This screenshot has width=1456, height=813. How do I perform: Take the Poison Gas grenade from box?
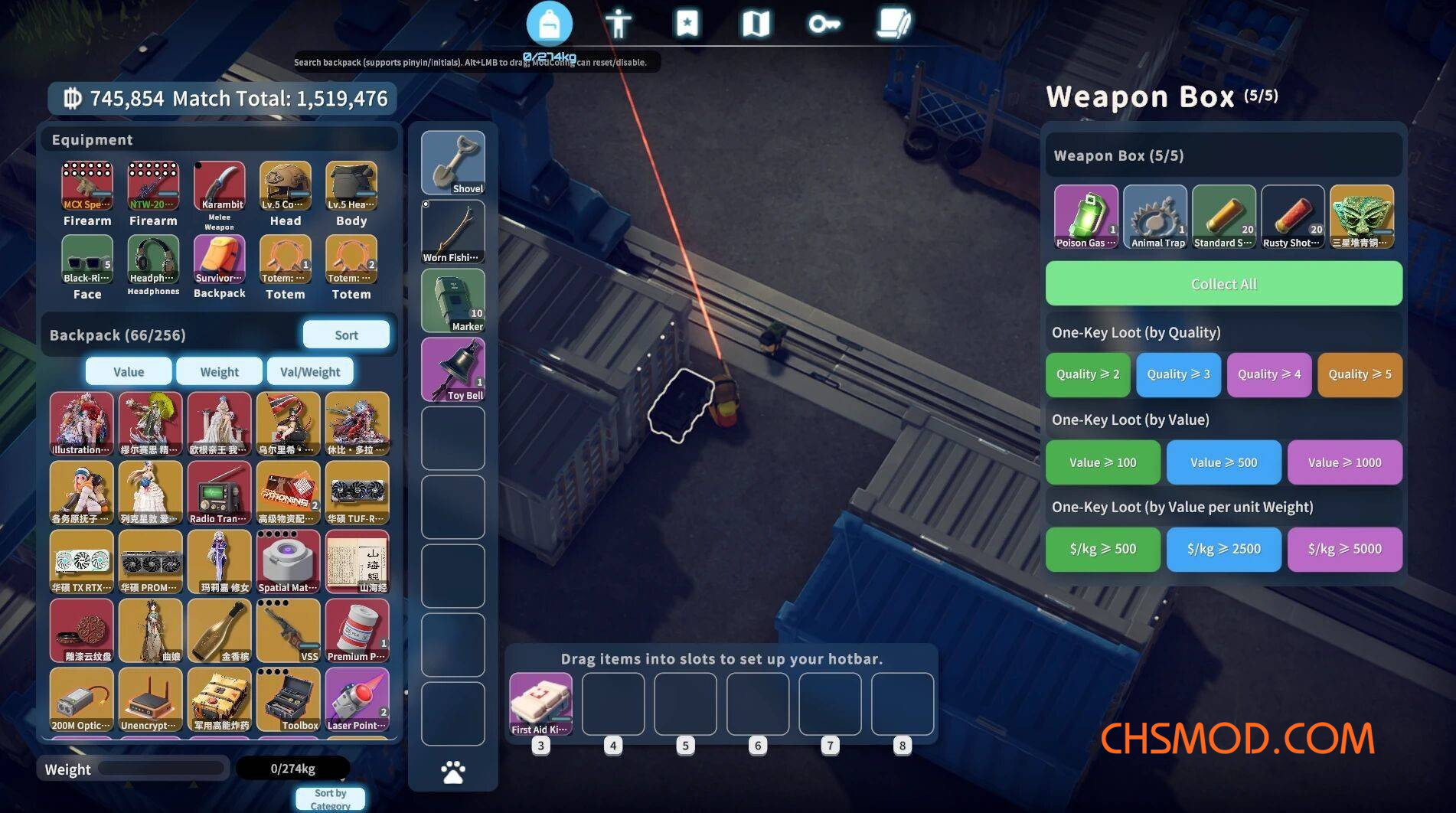point(1085,217)
